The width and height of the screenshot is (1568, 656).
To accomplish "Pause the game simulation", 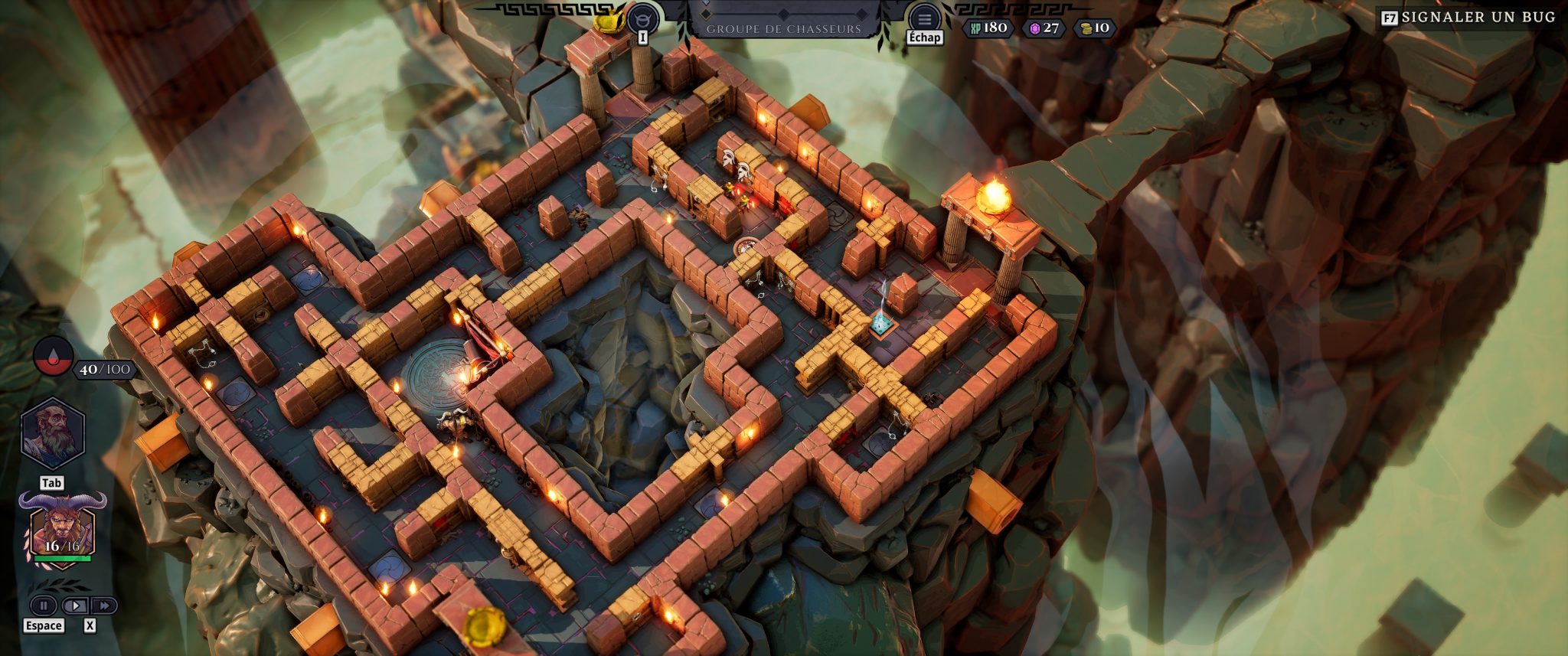I will tap(44, 605).
